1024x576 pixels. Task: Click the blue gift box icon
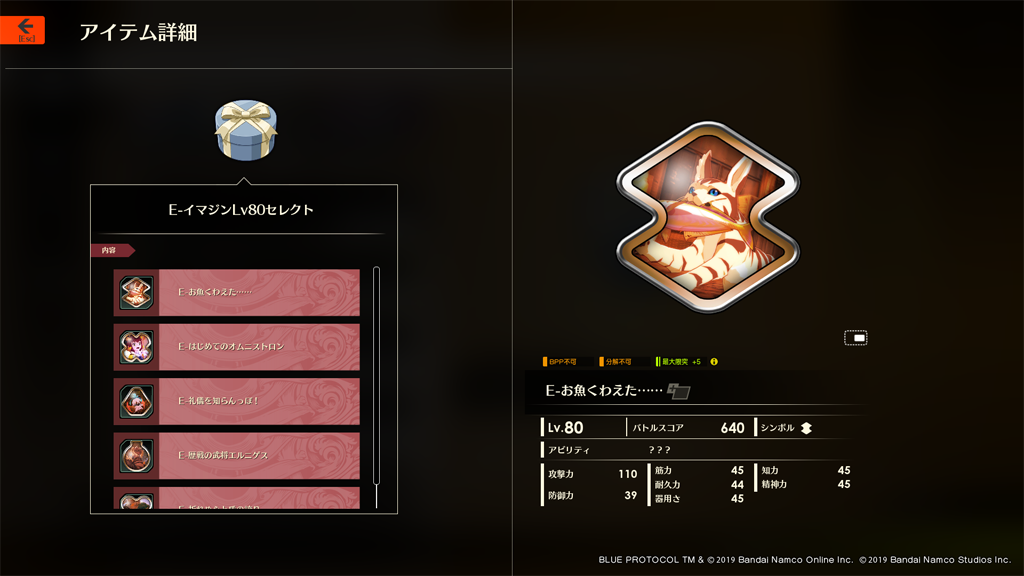click(x=245, y=130)
